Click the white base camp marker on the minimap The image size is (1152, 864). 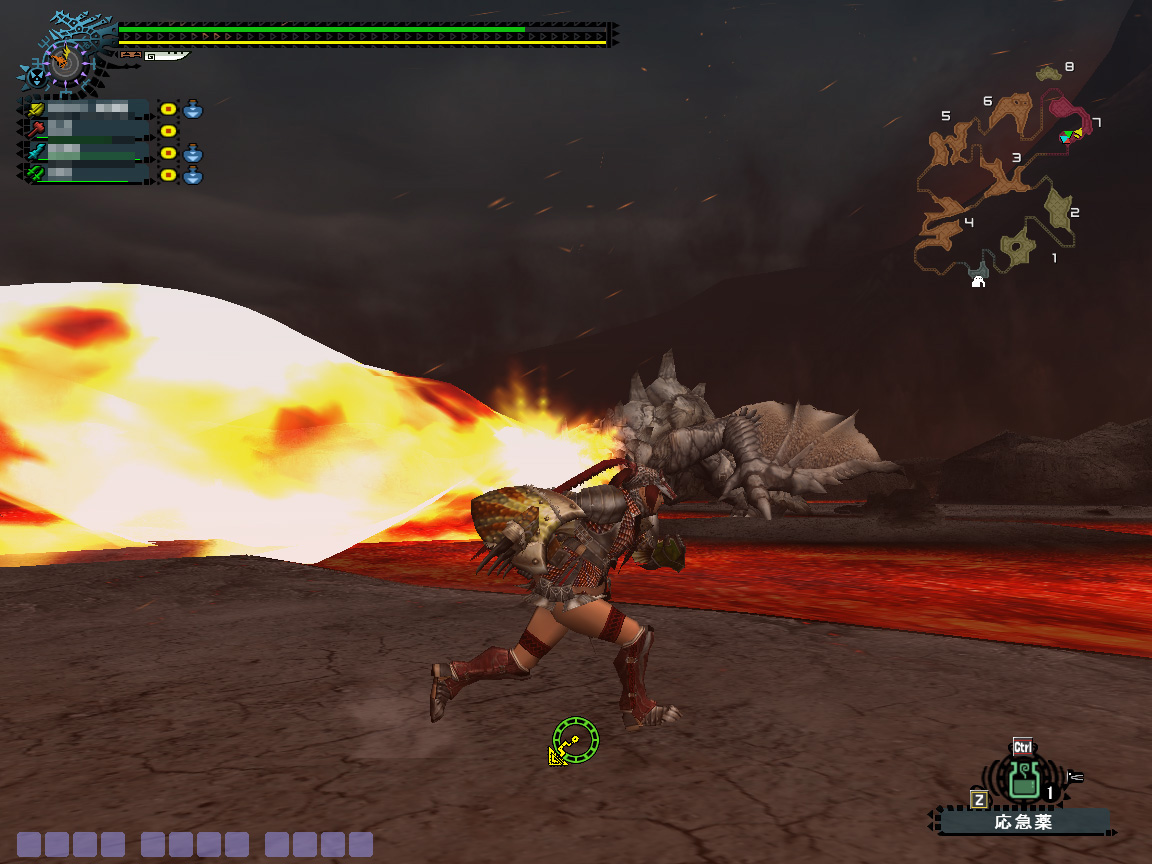pyautogui.click(x=978, y=282)
